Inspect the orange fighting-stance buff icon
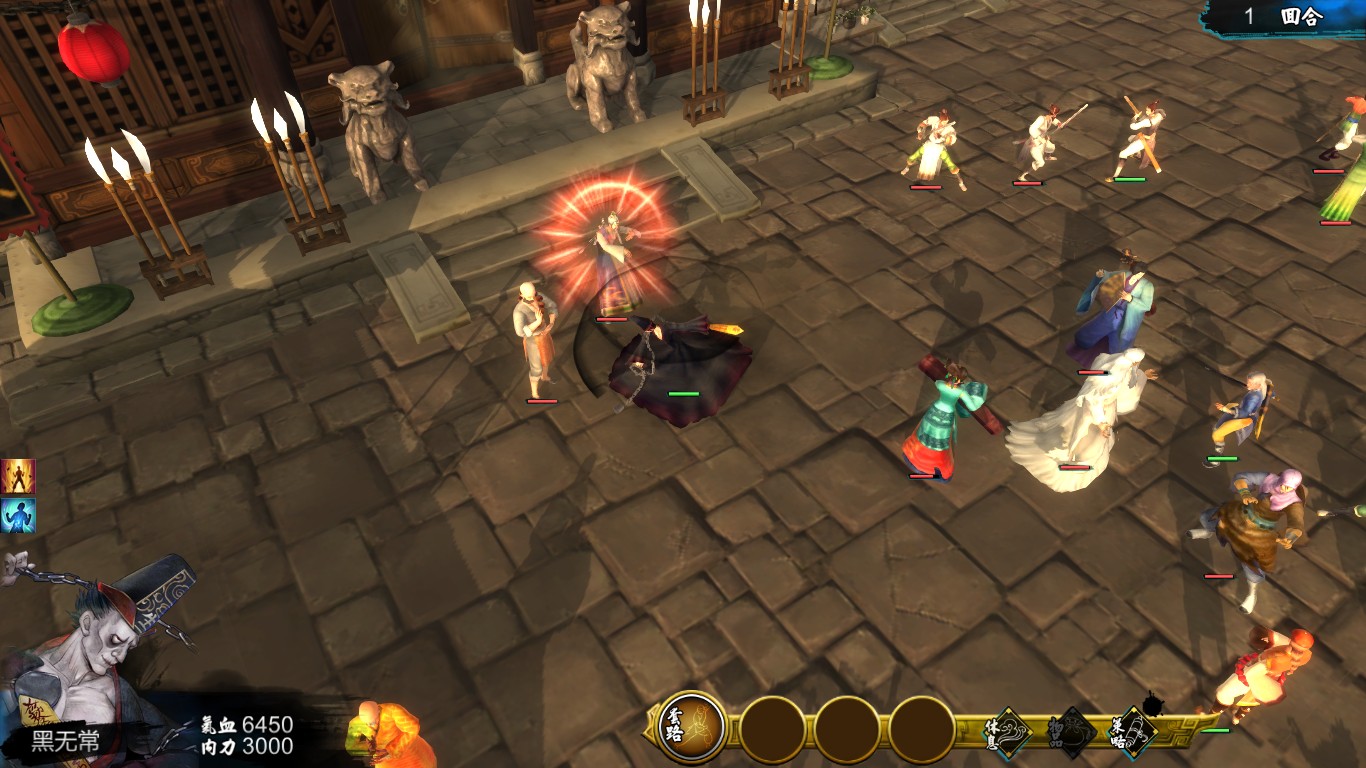1366x768 pixels. click(18, 477)
